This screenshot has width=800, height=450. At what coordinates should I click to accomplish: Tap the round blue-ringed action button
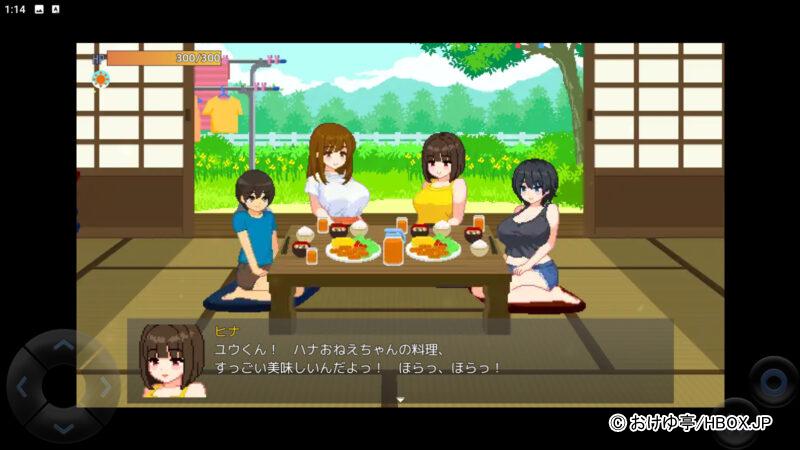coord(773,381)
